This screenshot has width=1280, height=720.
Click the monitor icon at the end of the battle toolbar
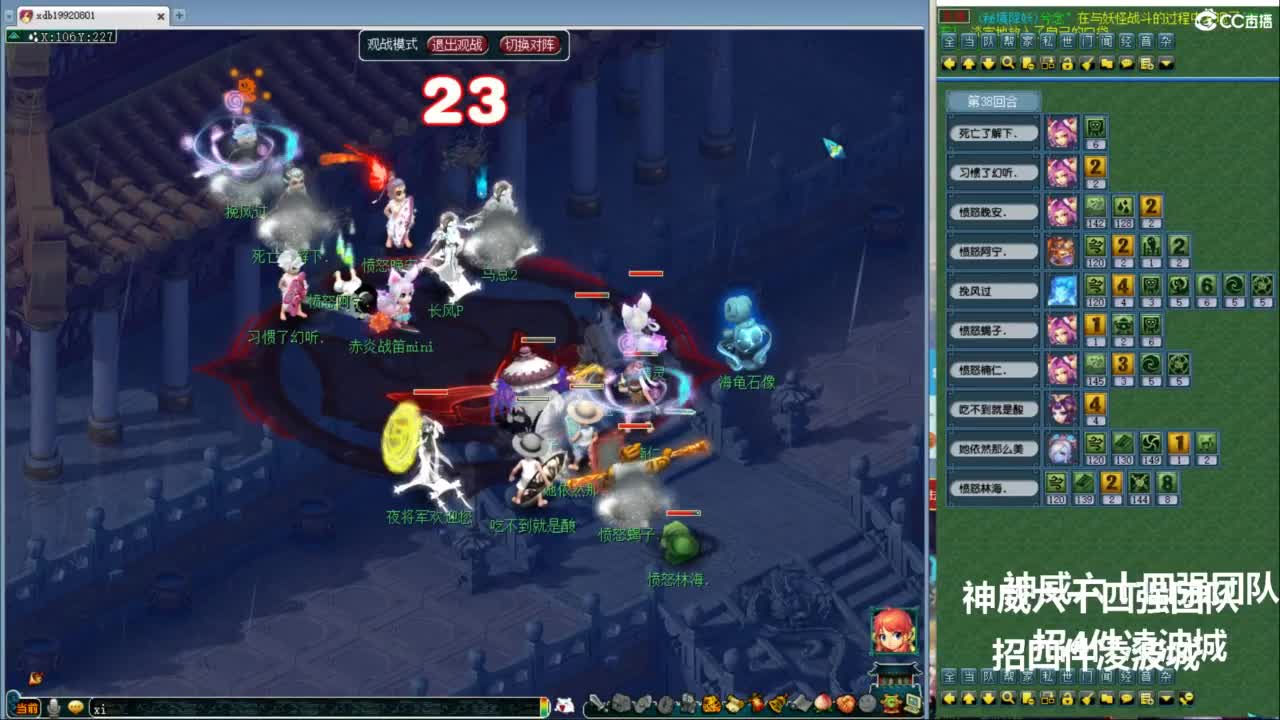[x=914, y=701]
